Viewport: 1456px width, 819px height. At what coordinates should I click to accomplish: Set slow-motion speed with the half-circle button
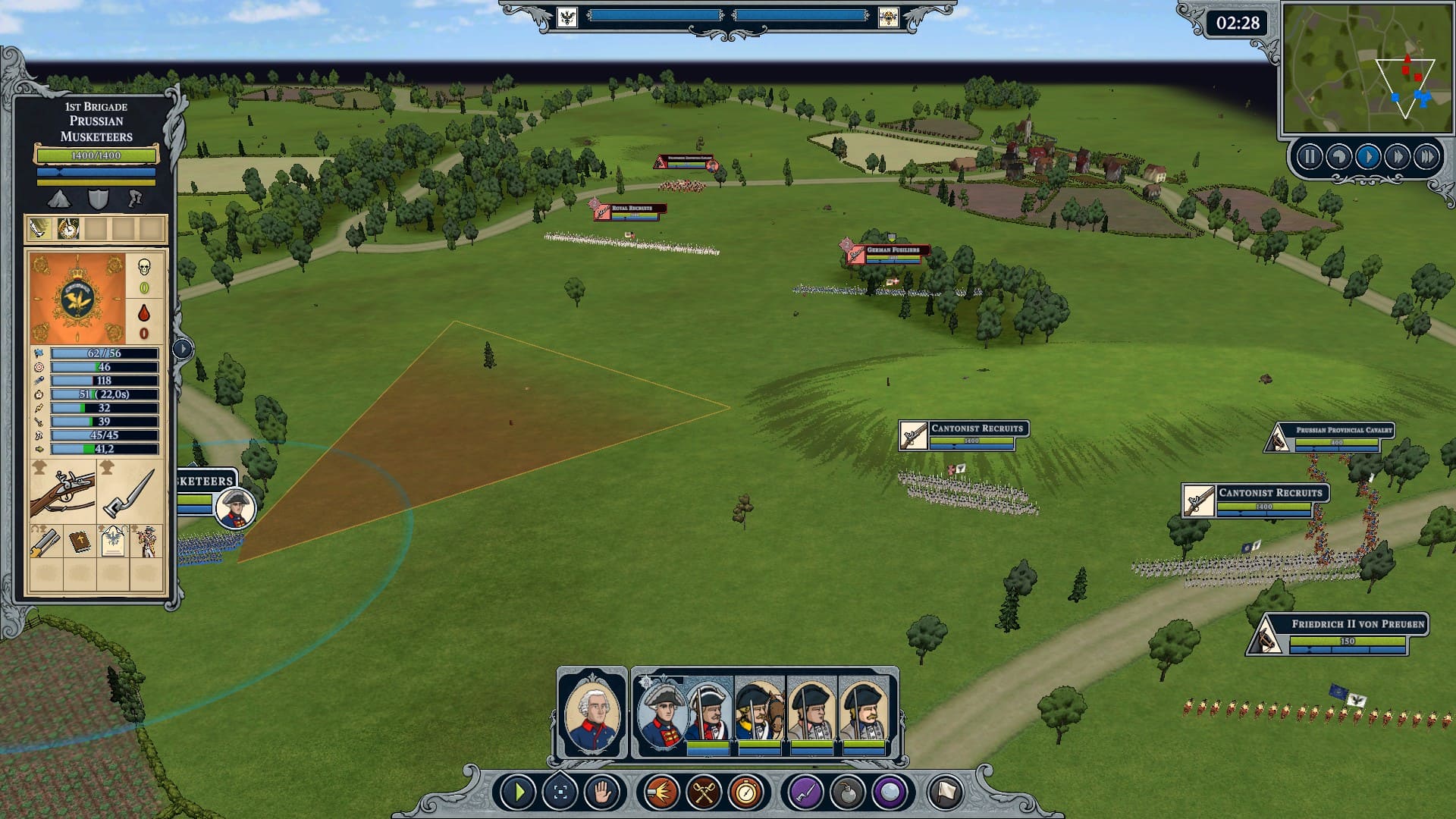pos(1338,157)
